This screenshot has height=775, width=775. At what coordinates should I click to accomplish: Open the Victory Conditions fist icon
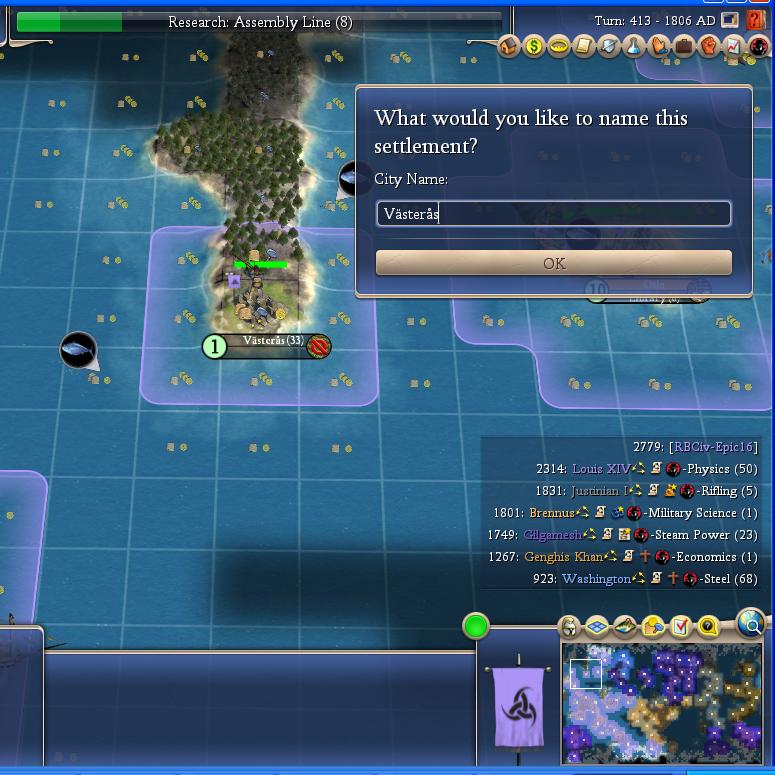[x=709, y=46]
